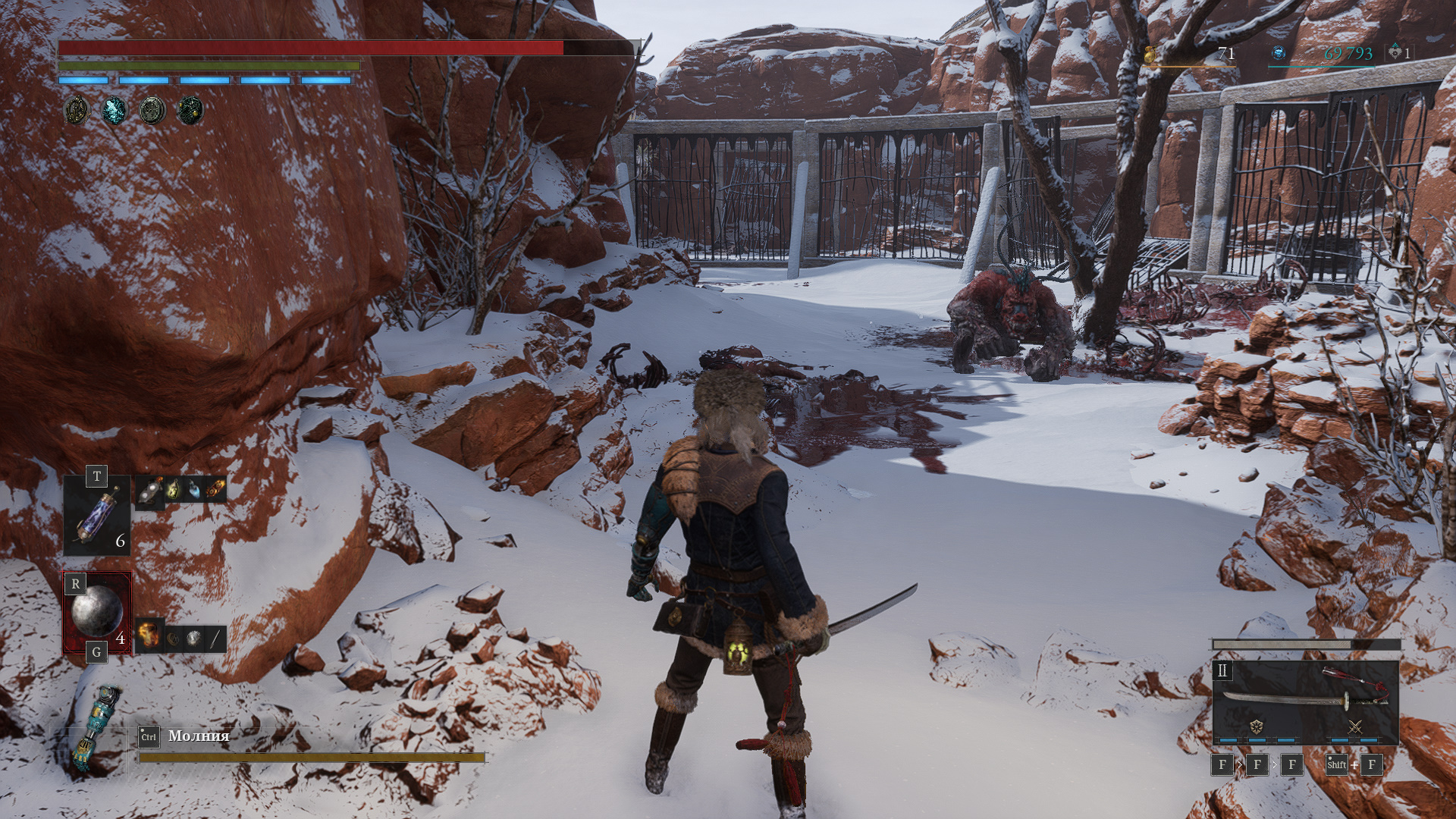The width and height of the screenshot is (1456, 819).
Task: Choose the fiery orange item in lower row
Action: pyautogui.click(x=149, y=635)
